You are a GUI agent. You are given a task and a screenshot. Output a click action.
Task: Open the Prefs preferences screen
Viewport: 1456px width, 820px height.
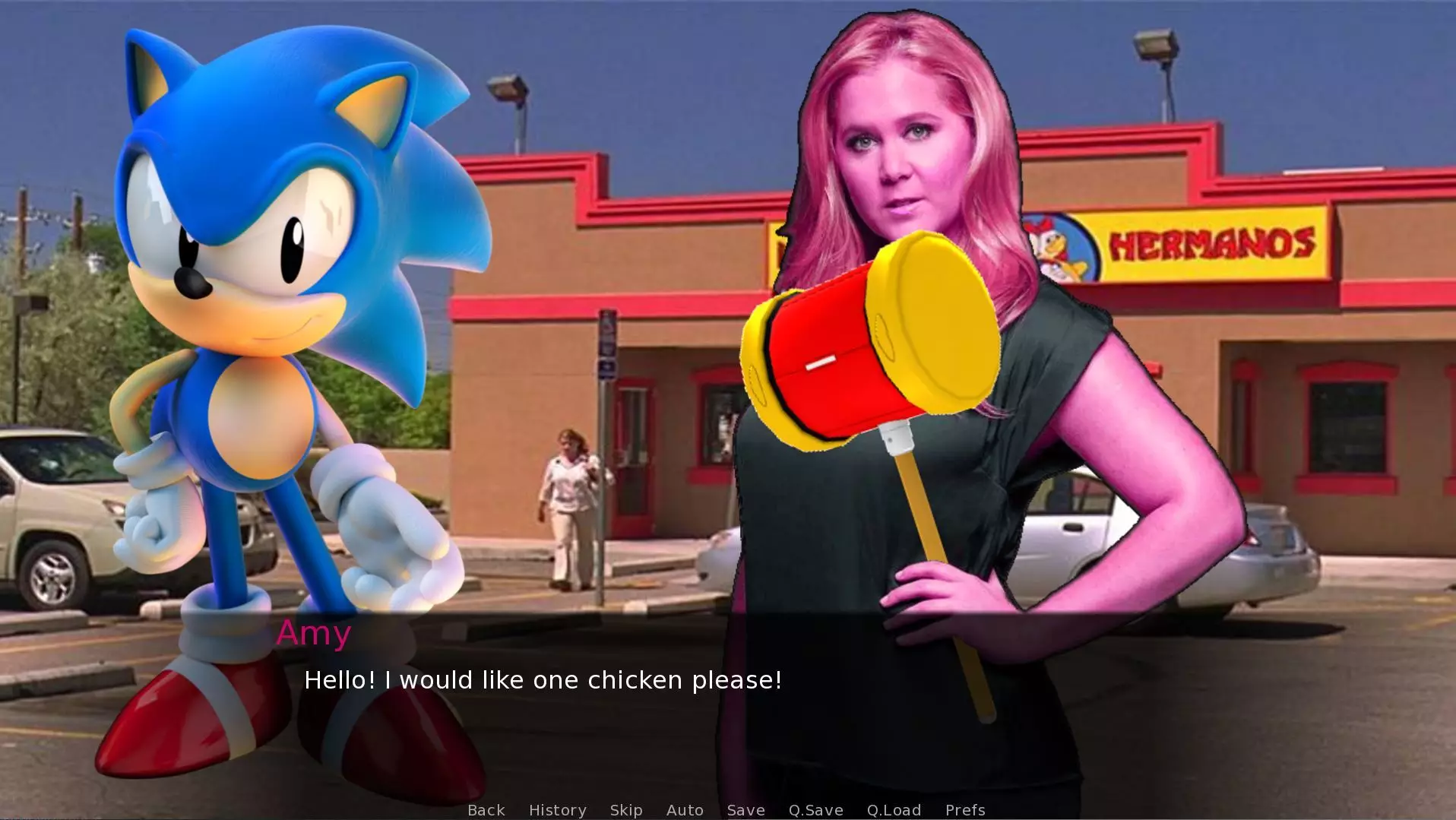click(x=964, y=810)
